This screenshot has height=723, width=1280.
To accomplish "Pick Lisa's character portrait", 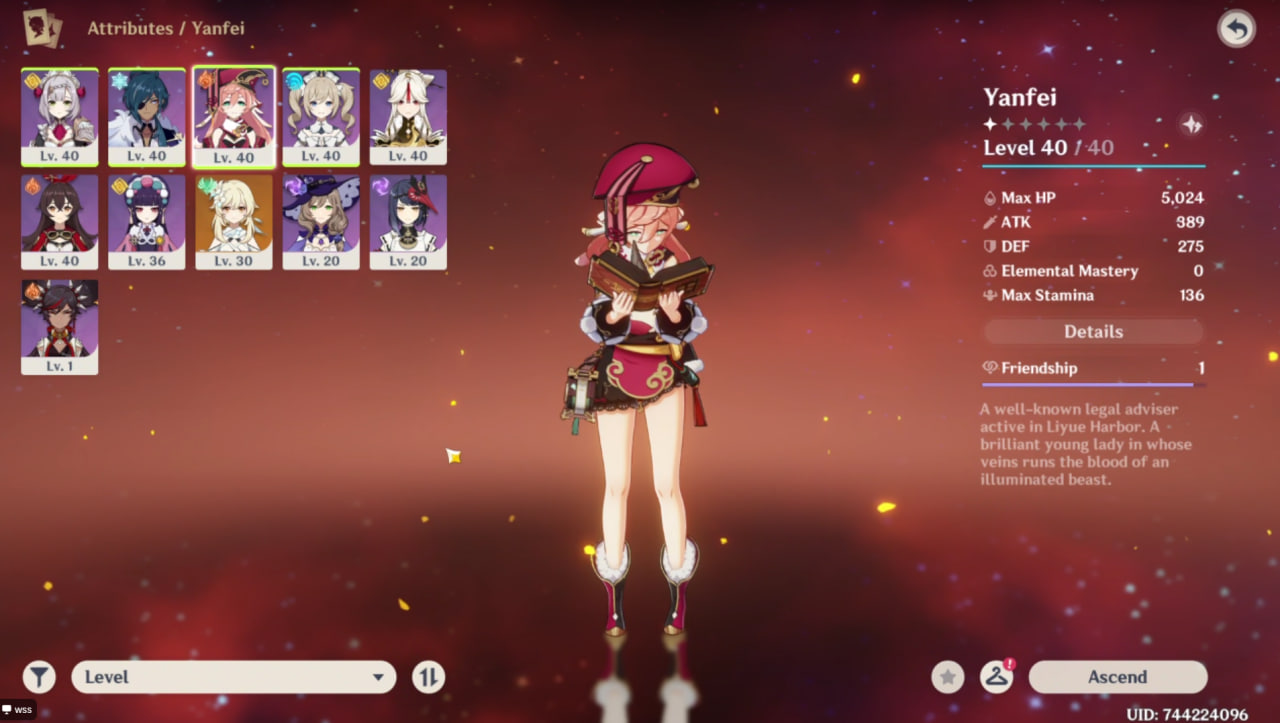I will click(x=321, y=221).
